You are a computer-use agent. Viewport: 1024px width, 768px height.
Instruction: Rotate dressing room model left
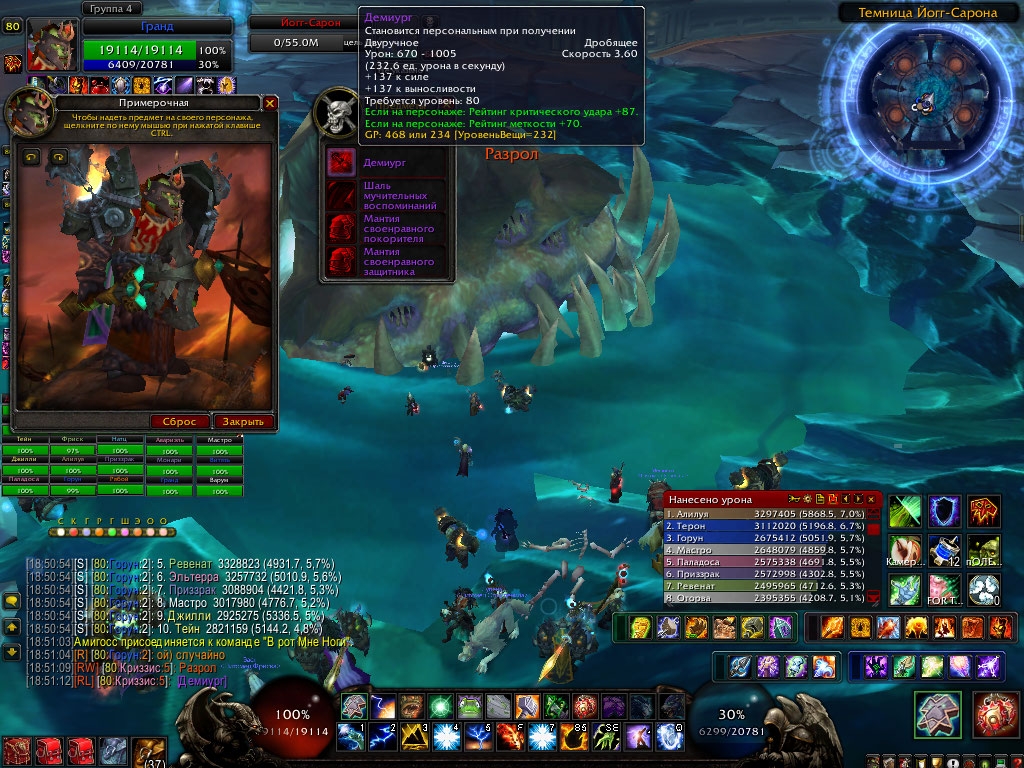[30, 156]
